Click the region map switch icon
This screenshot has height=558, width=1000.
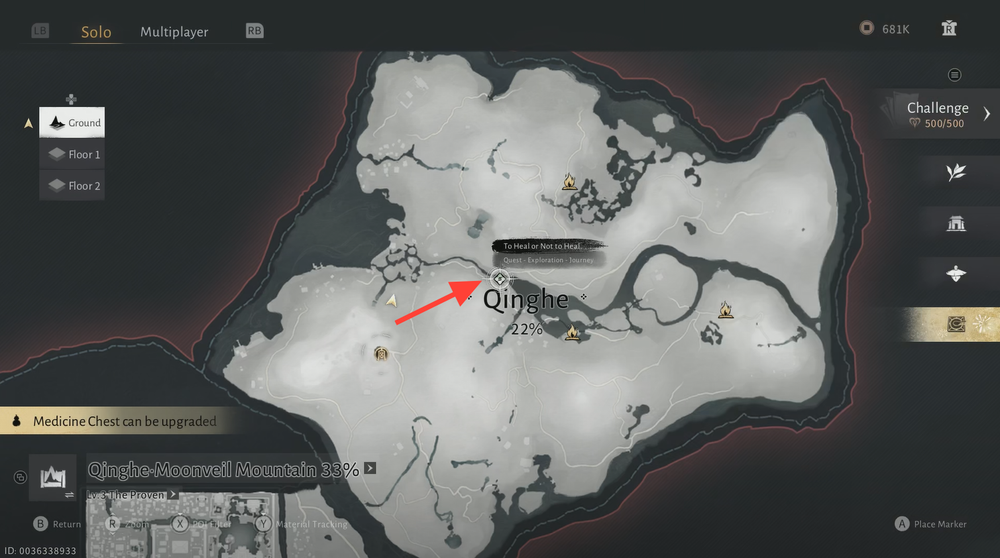(x=52, y=478)
